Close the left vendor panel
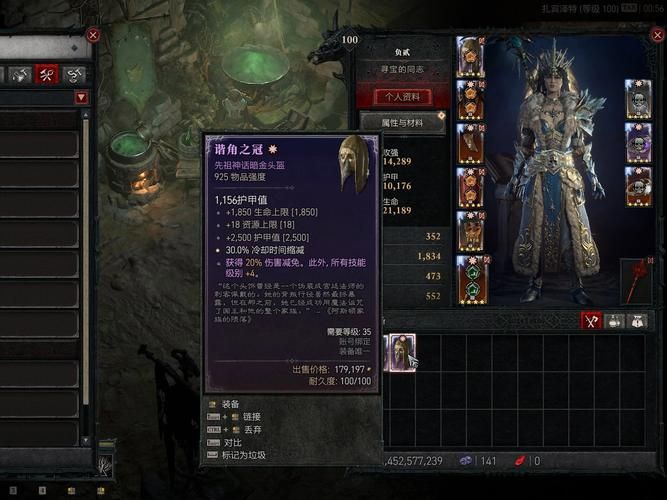The height and width of the screenshot is (500, 667). tap(93, 35)
